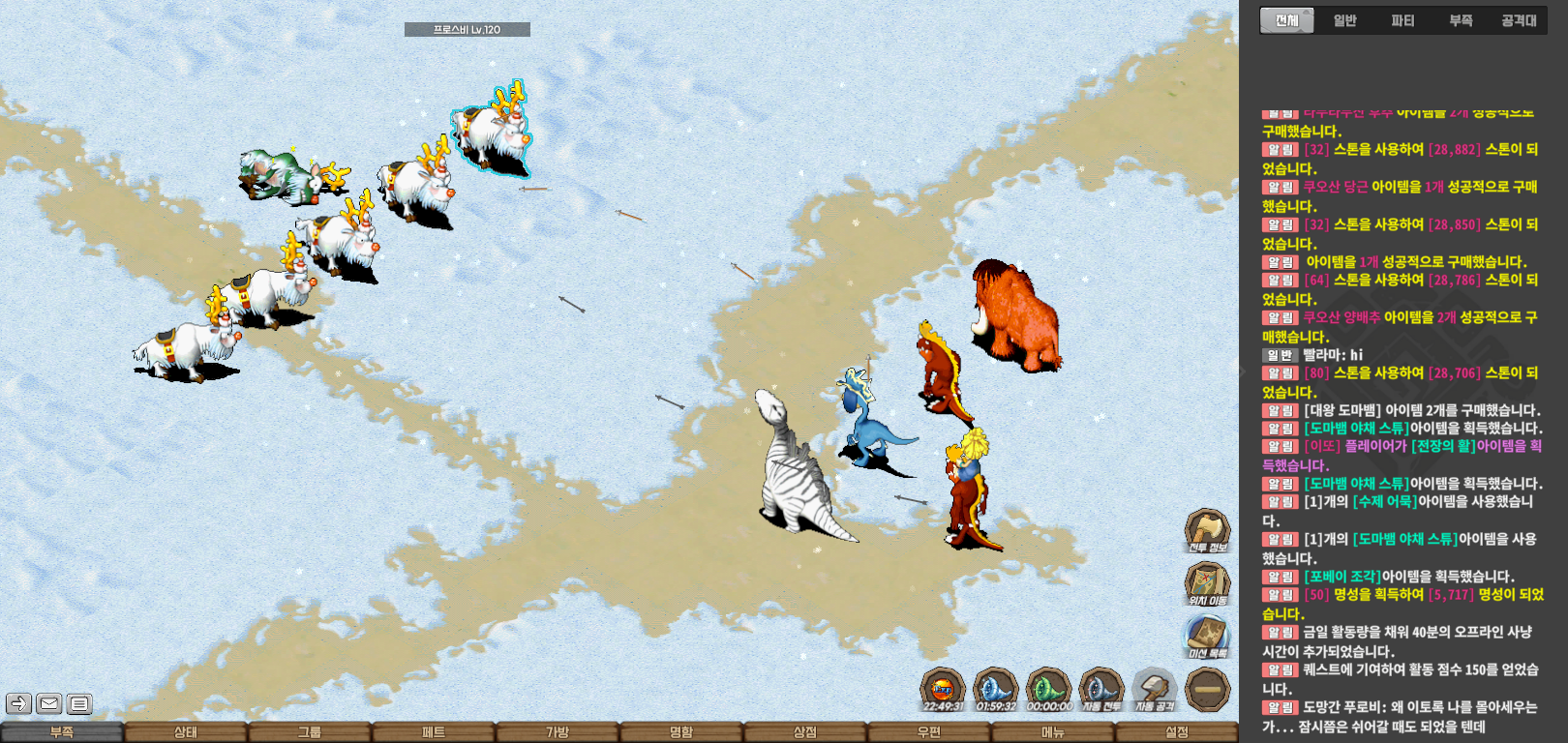This screenshot has height=743, width=1568.
Task: Switch chat to the 파티 (party) tab
Action: click(x=1402, y=20)
